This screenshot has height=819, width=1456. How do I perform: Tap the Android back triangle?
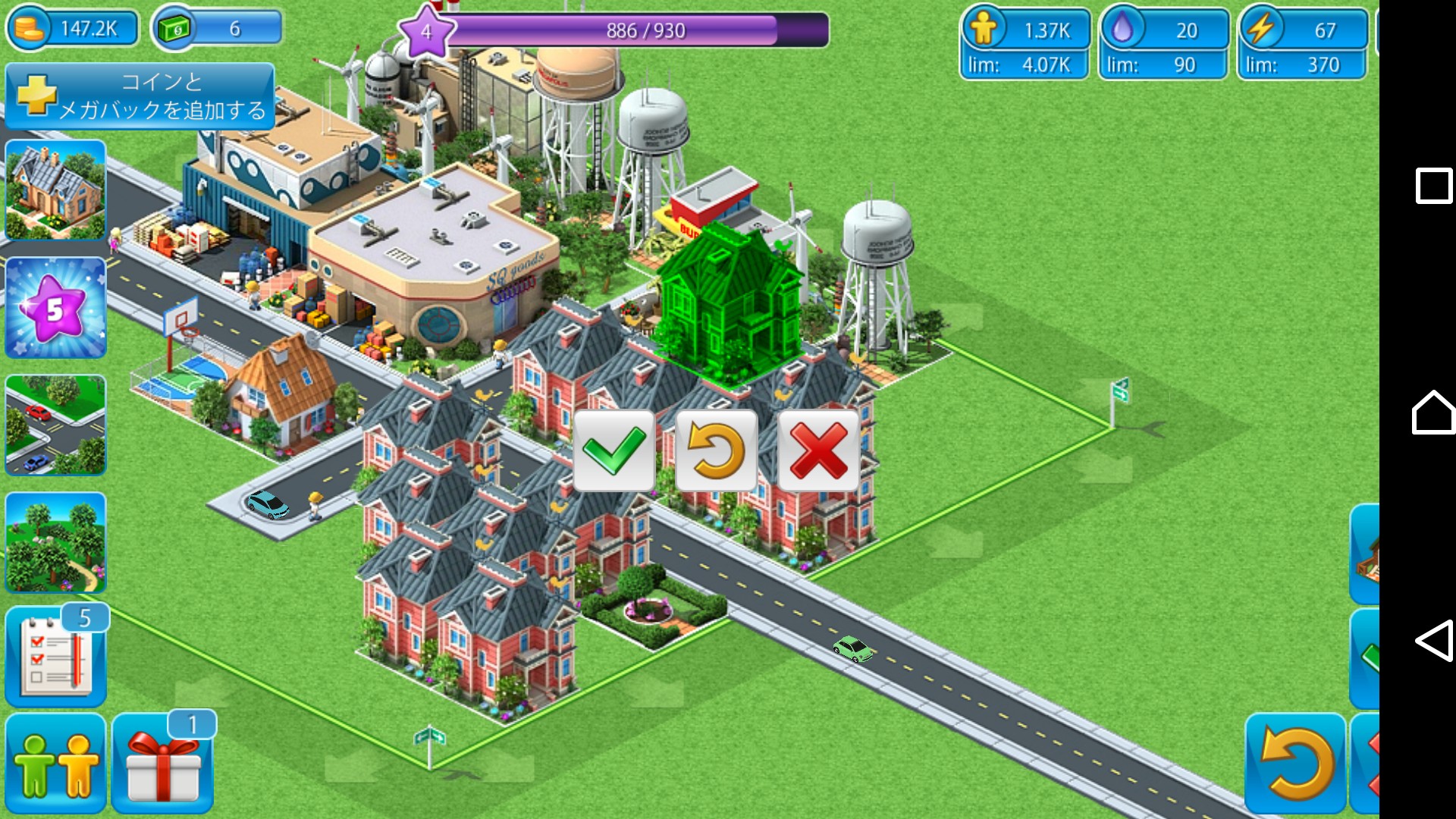coord(1433,641)
